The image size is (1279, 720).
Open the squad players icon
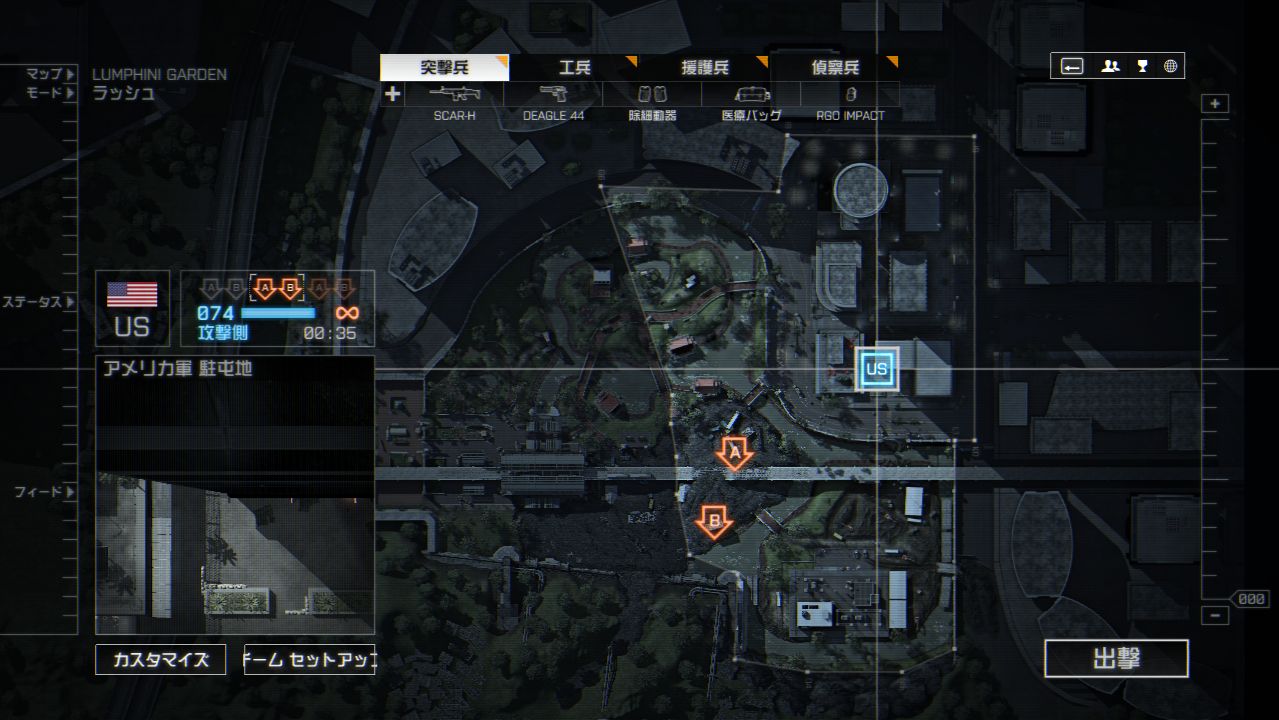coord(1110,67)
